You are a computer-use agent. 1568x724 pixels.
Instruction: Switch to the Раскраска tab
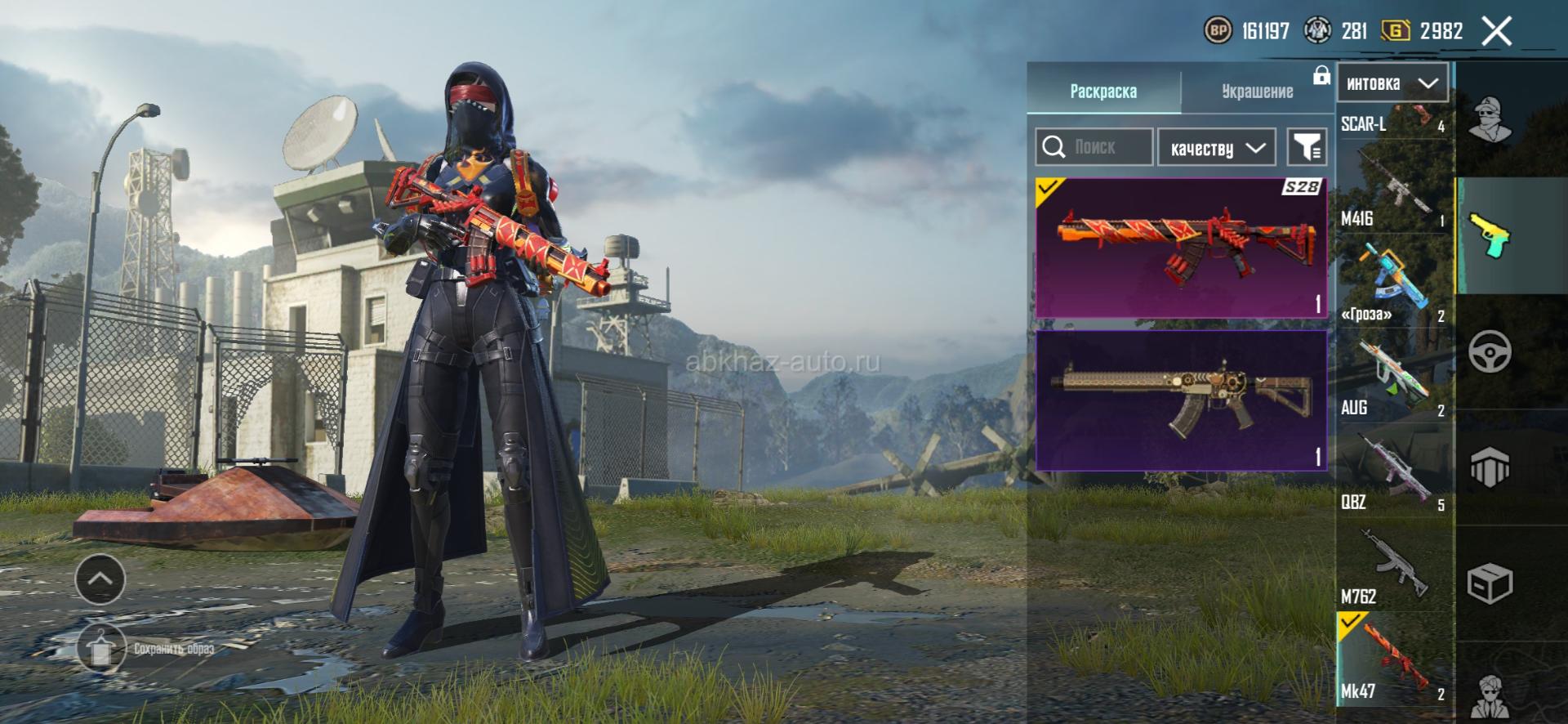(x=1102, y=91)
